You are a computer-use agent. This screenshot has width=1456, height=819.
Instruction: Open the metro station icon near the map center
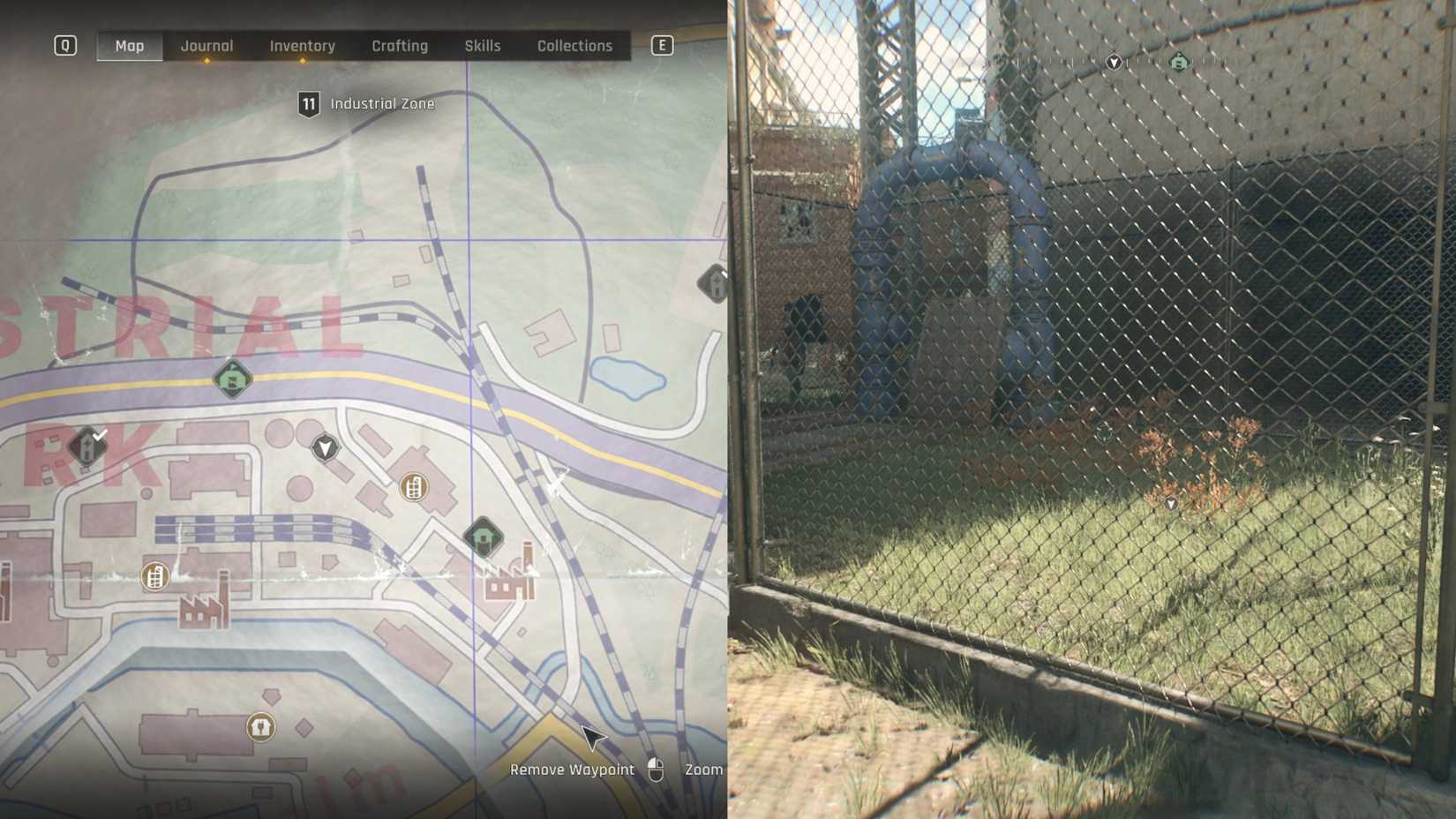pos(413,486)
